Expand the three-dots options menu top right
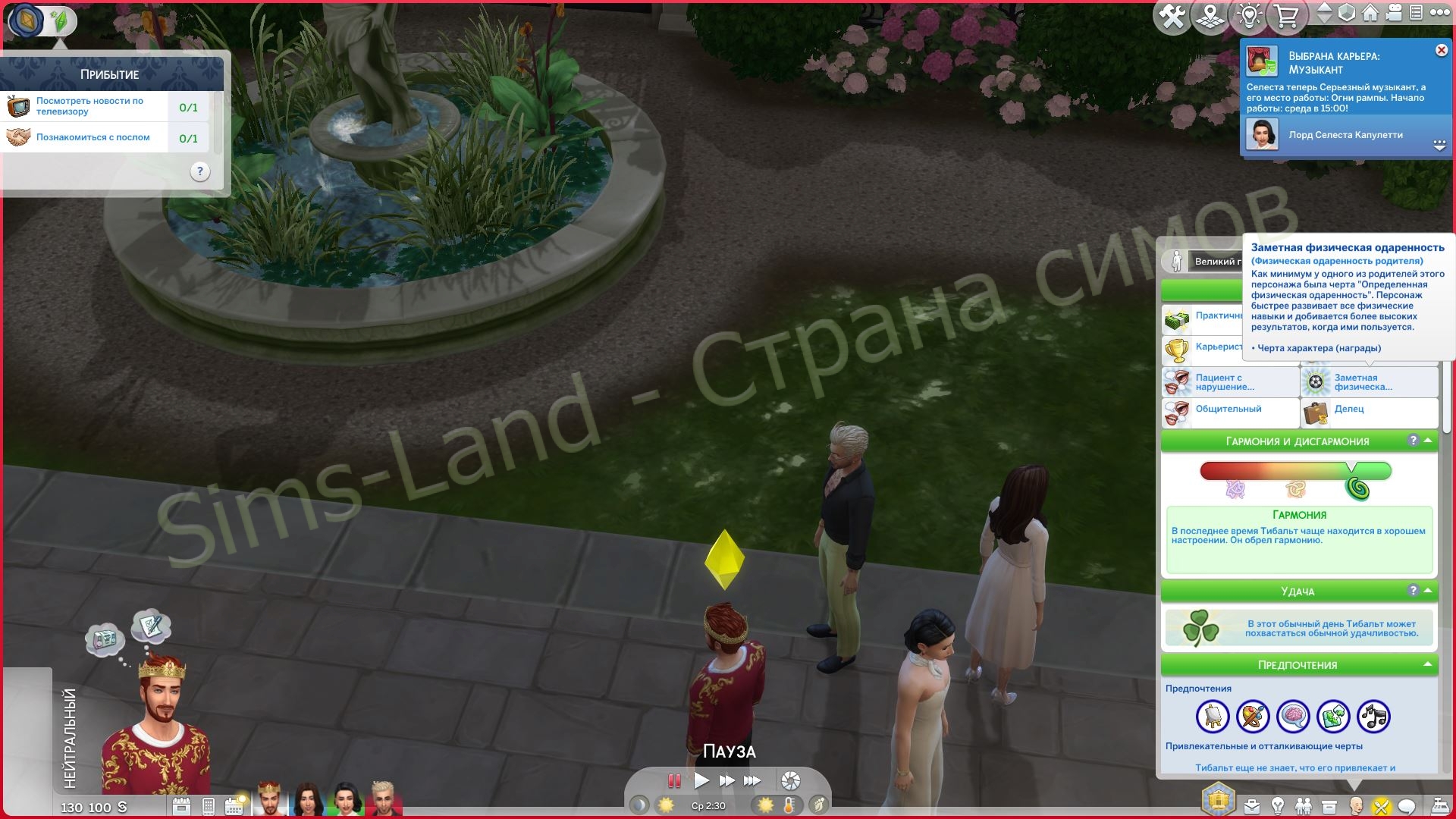Screen dimensions: 1456x819 1440,14
